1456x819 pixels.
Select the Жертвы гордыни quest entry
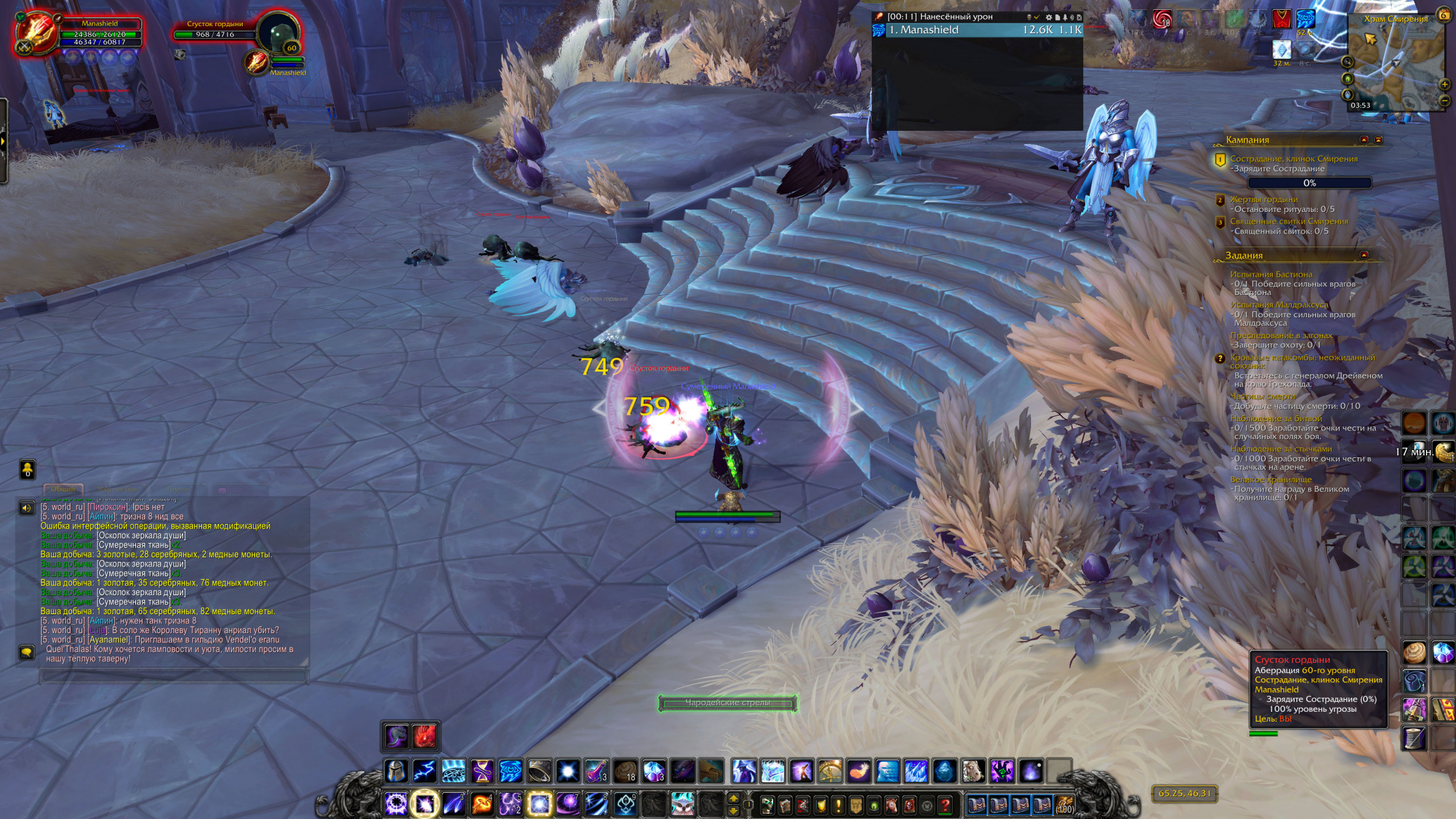point(1264,200)
